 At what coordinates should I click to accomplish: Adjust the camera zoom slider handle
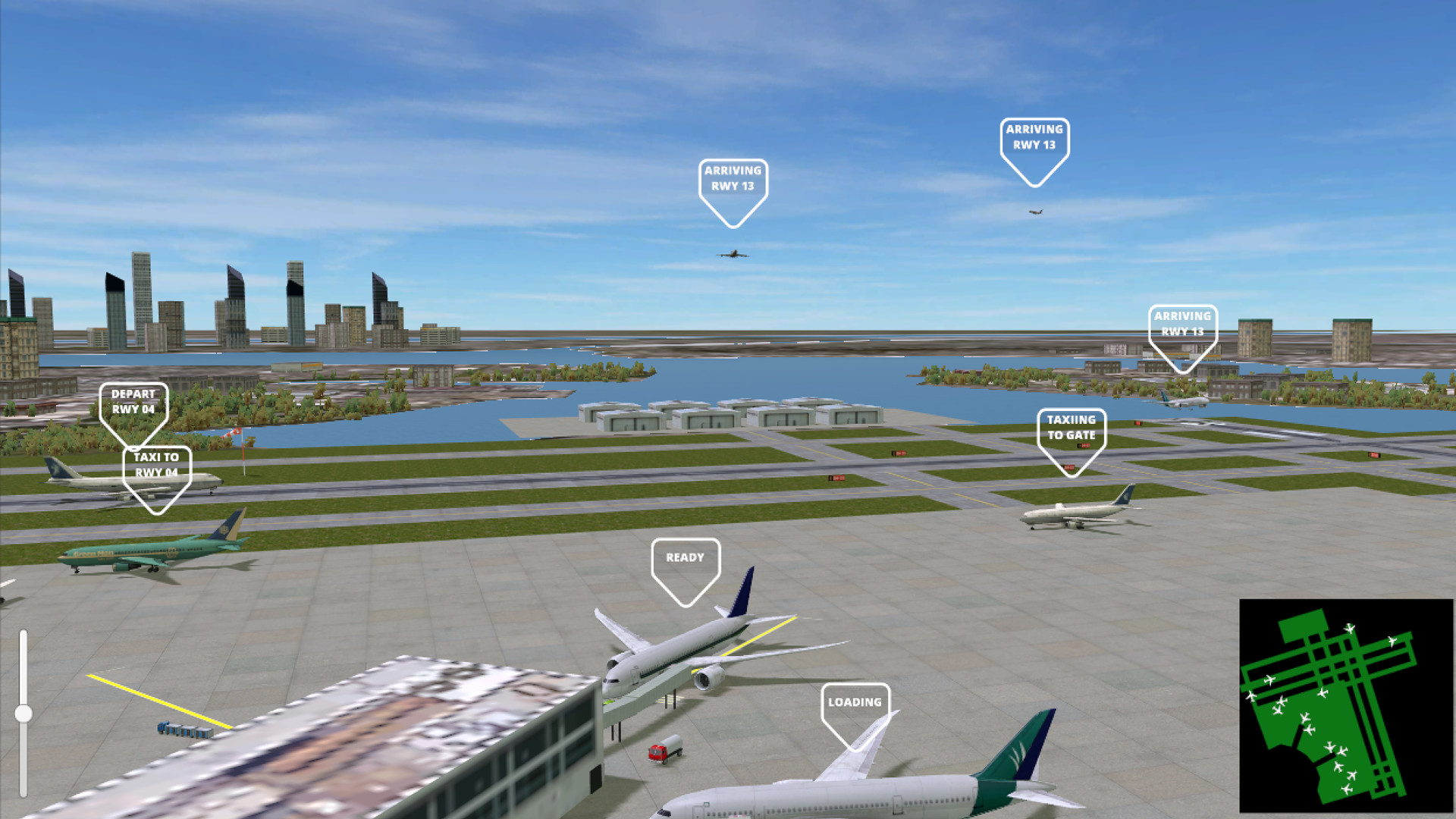coord(23,713)
